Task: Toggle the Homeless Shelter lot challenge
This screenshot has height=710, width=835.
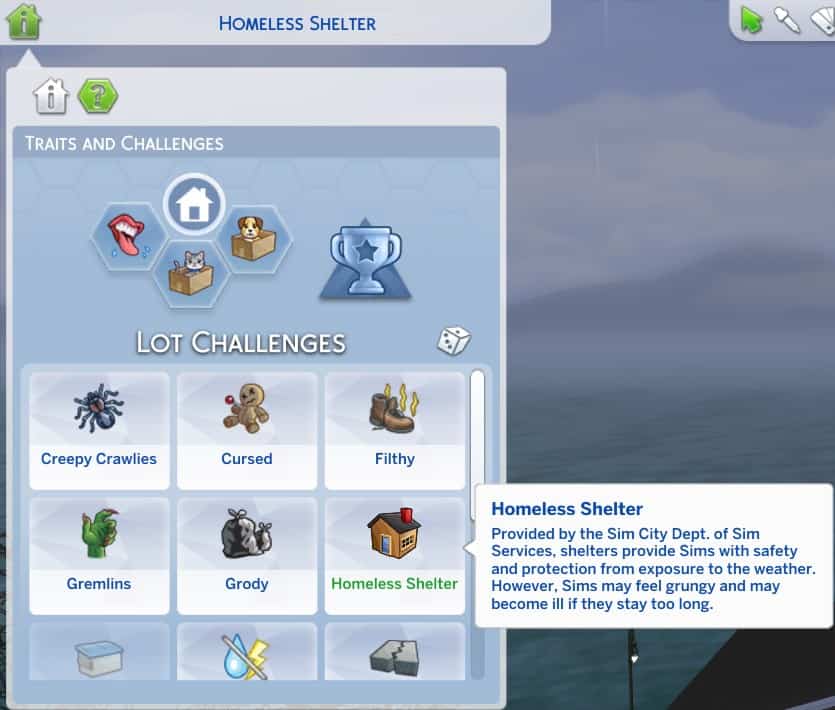Action: pyautogui.click(x=395, y=555)
